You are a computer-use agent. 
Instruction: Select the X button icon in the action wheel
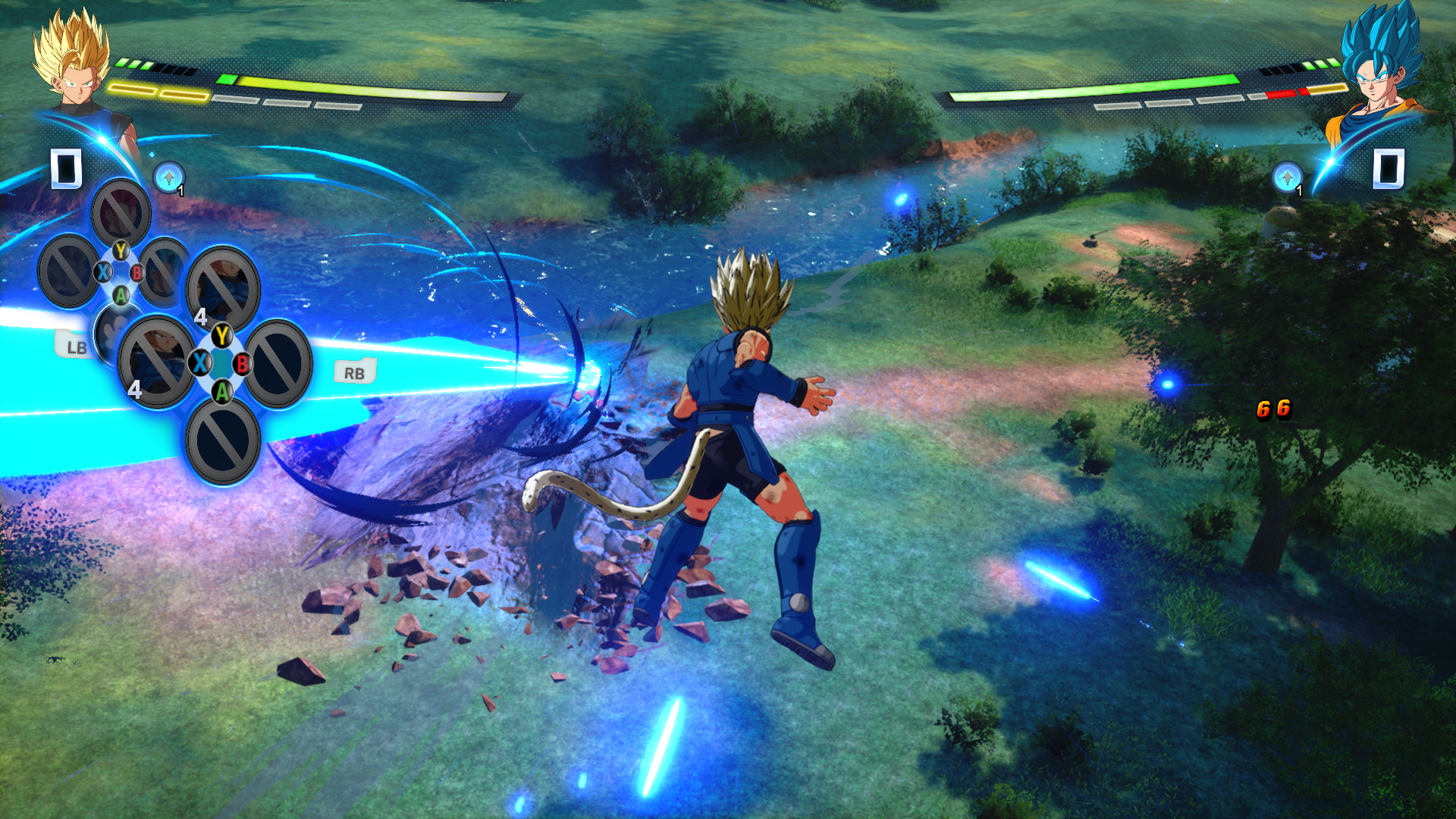click(x=199, y=363)
